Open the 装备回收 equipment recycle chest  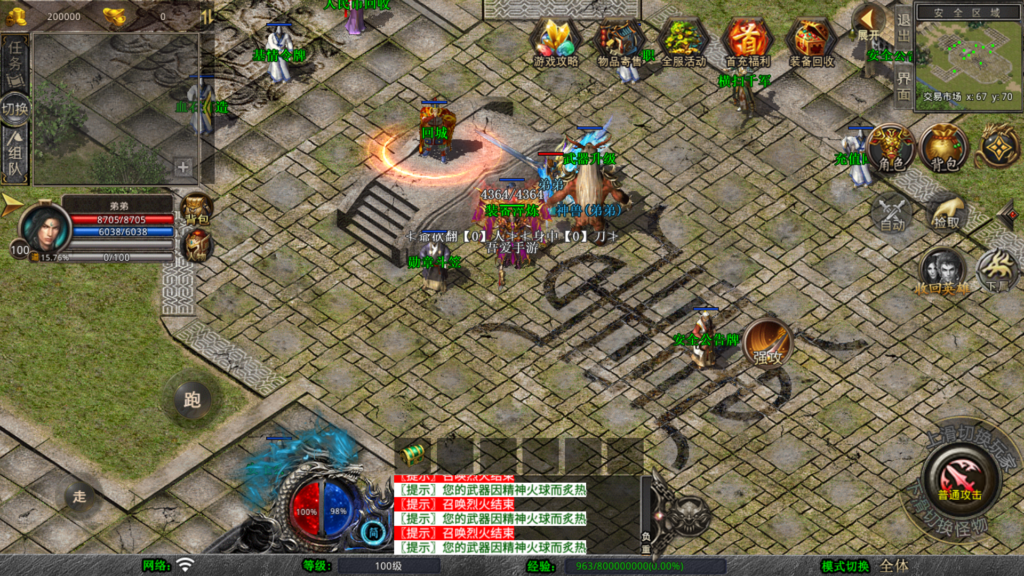[x=811, y=41]
